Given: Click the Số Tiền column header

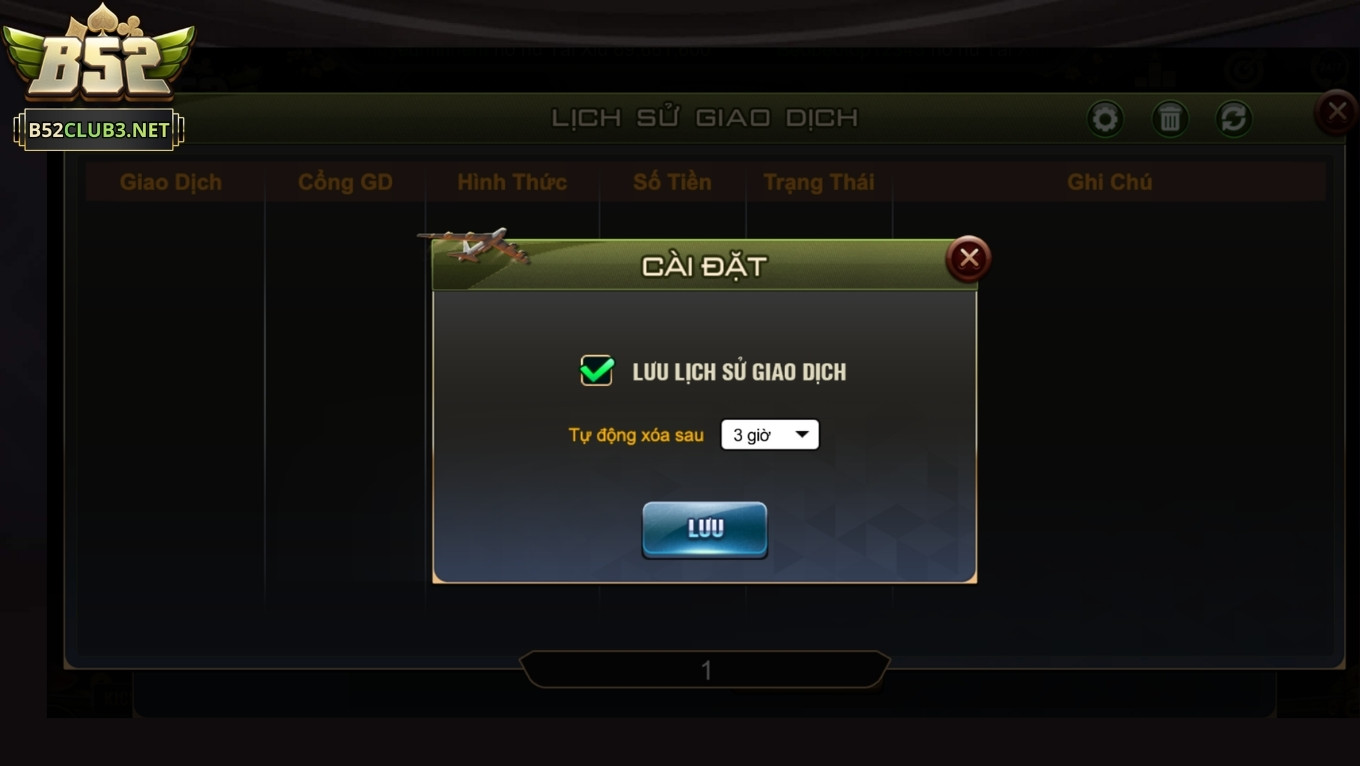Looking at the screenshot, I should 672,182.
